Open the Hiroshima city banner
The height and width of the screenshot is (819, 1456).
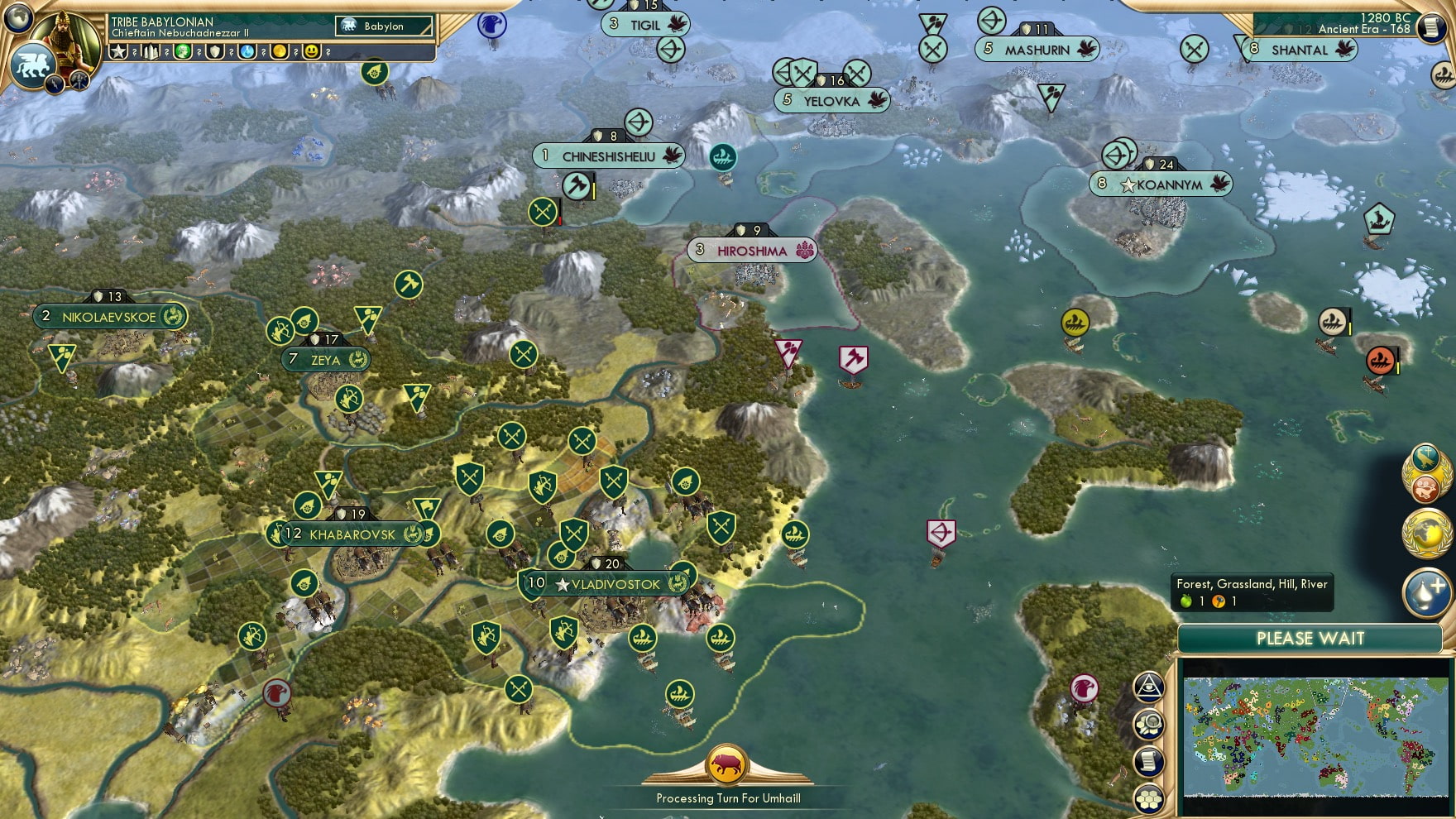[751, 251]
